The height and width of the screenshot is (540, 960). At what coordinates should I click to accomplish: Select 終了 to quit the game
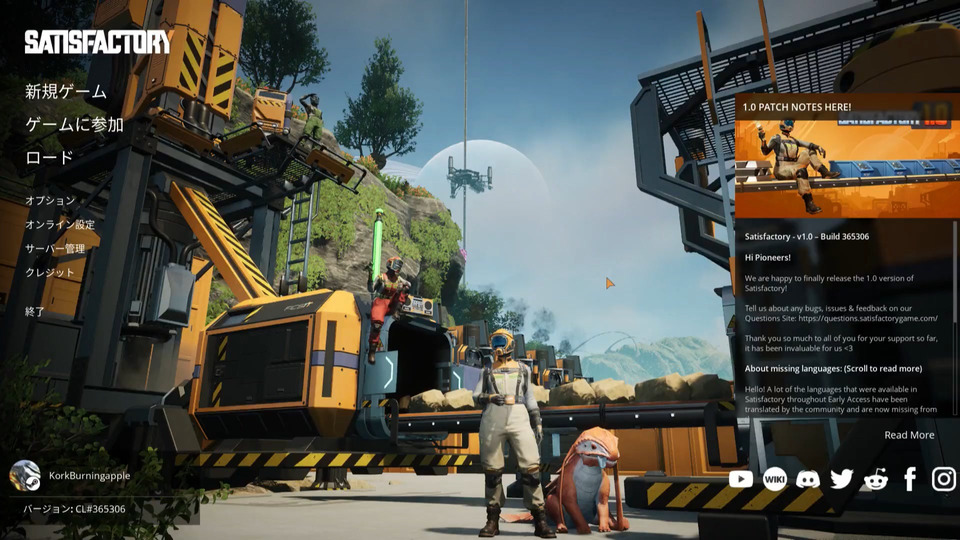coord(36,312)
